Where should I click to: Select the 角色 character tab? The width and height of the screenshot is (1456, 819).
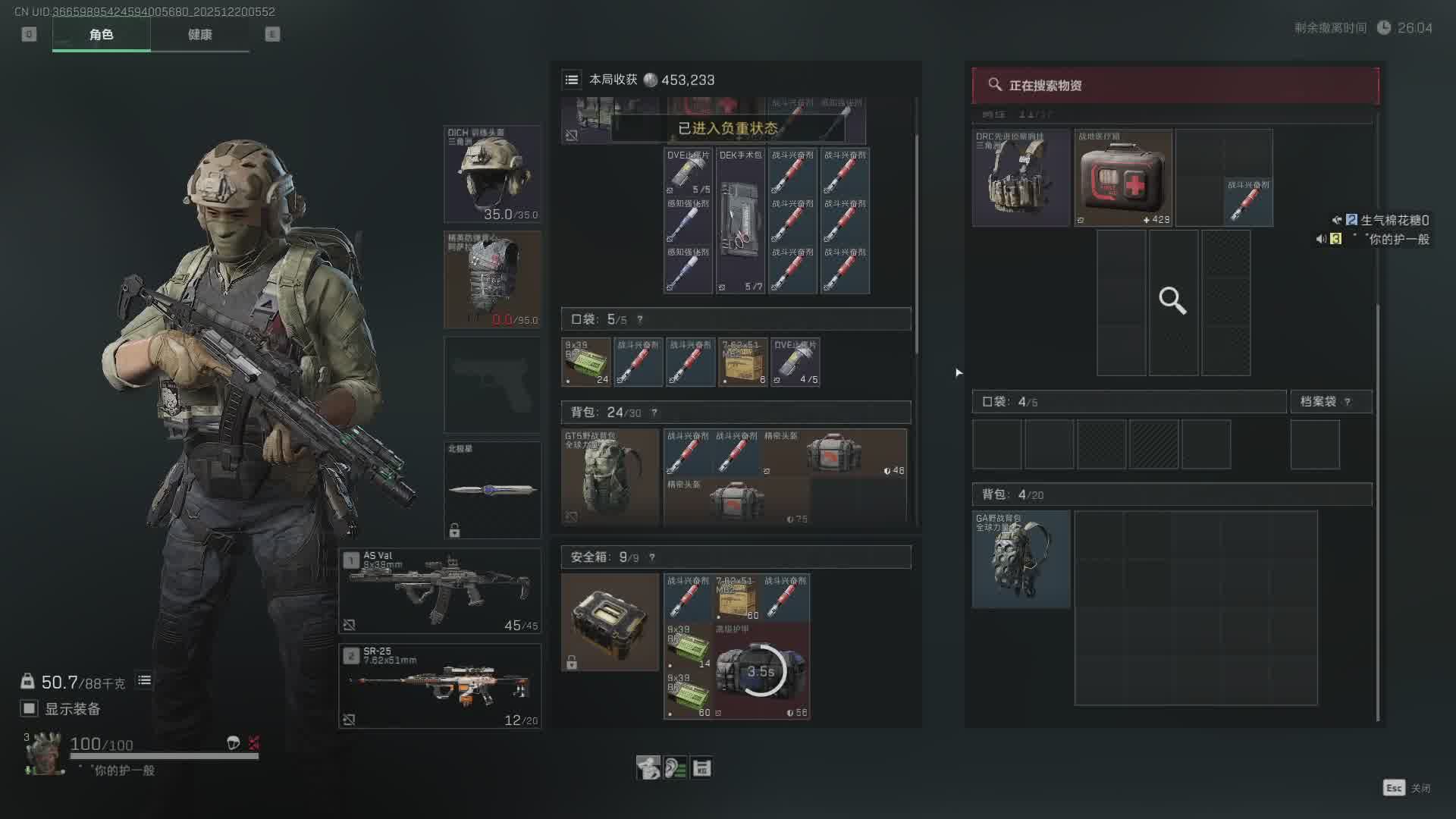pyautogui.click(x=101, y=35)
